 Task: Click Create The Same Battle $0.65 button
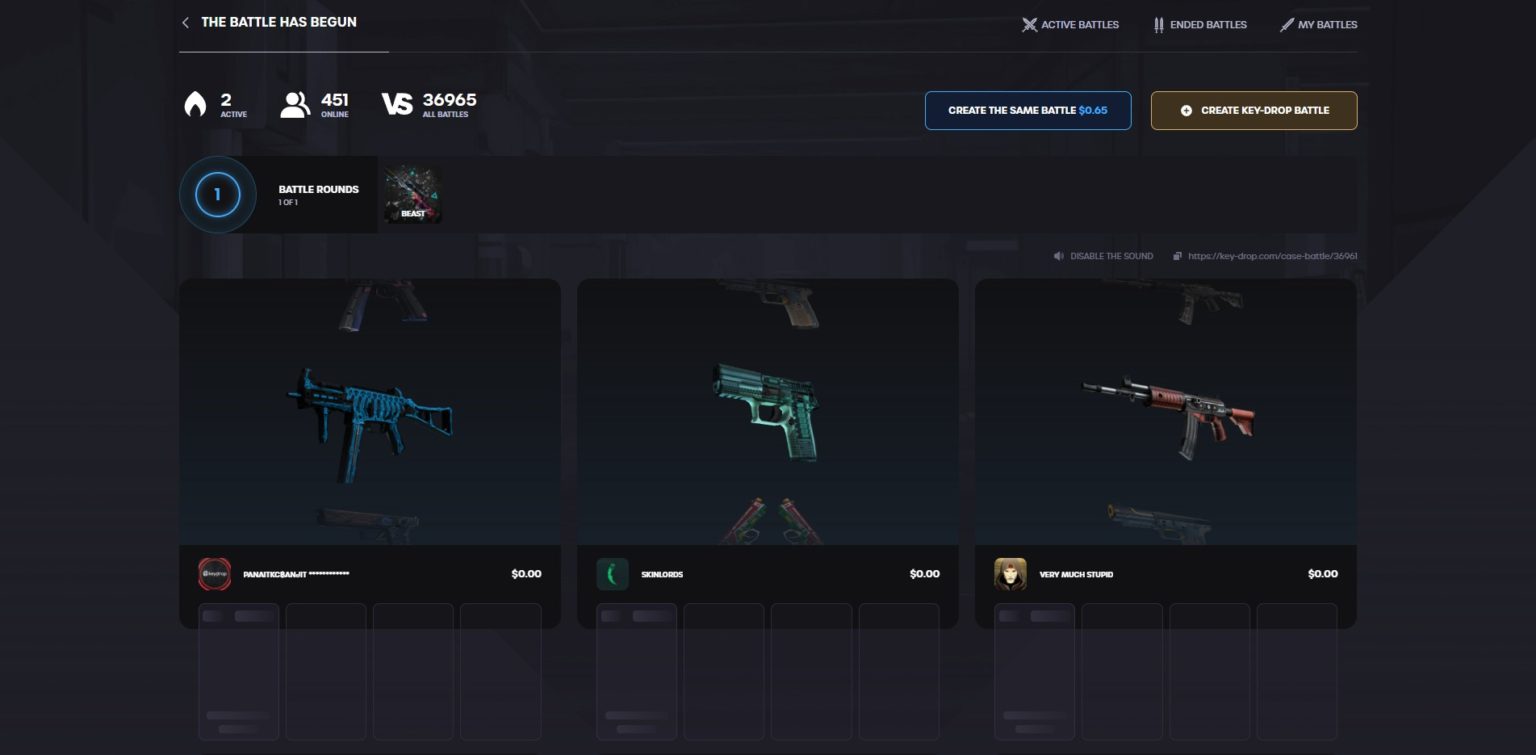1028,110
